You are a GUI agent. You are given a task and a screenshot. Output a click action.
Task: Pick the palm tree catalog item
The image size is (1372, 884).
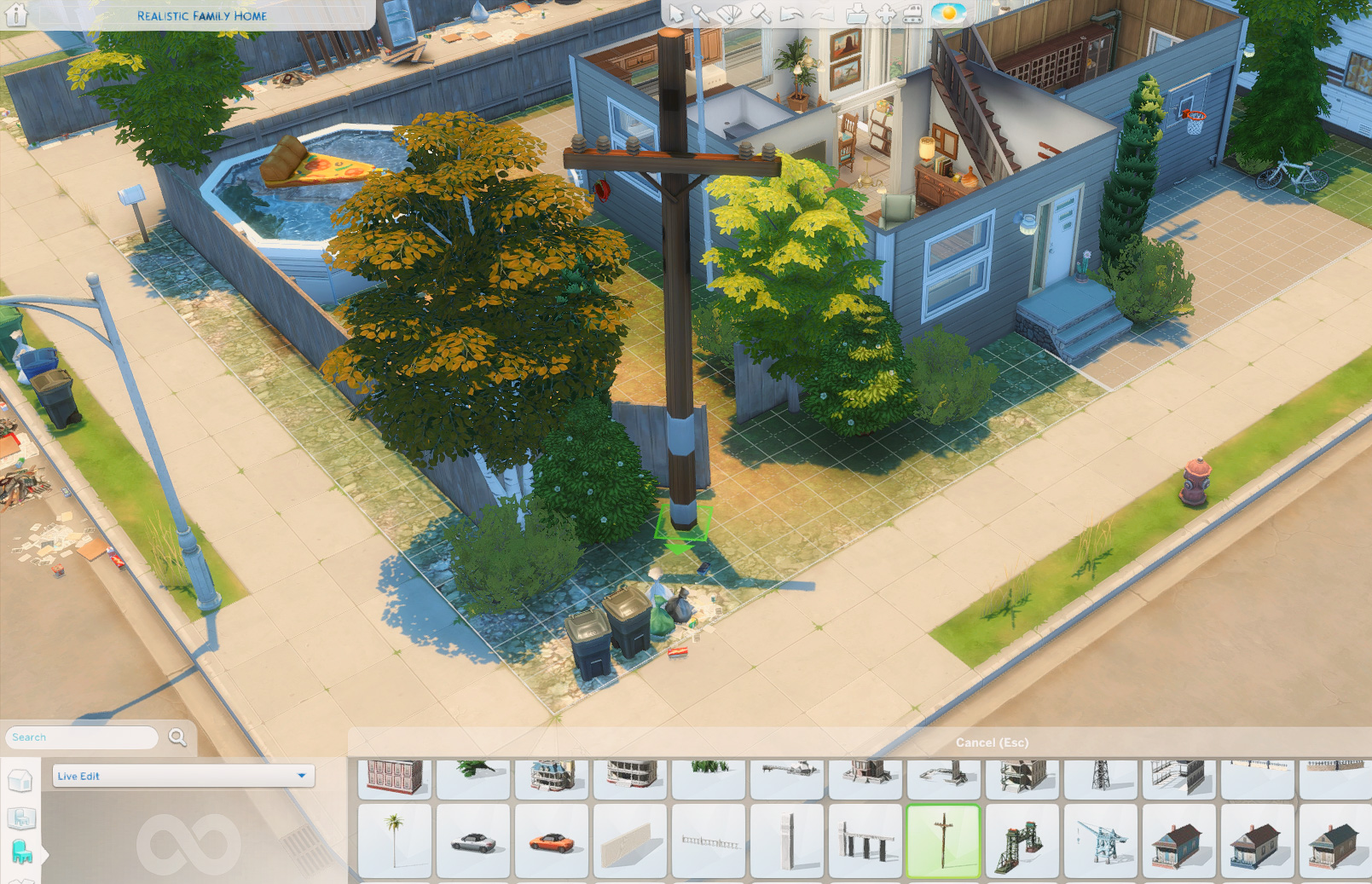394,841
